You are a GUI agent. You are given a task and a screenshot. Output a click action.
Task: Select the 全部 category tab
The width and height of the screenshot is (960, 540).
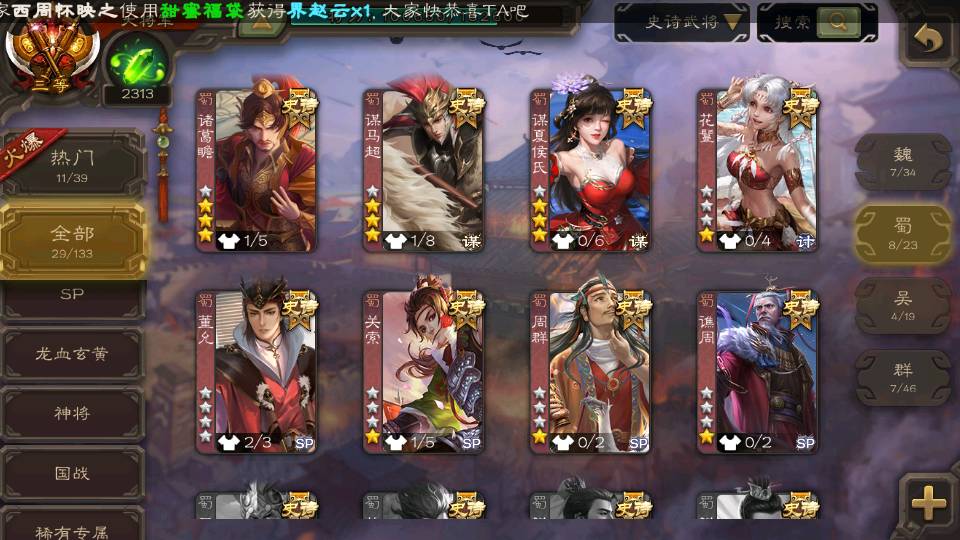[x=72, y=241]
